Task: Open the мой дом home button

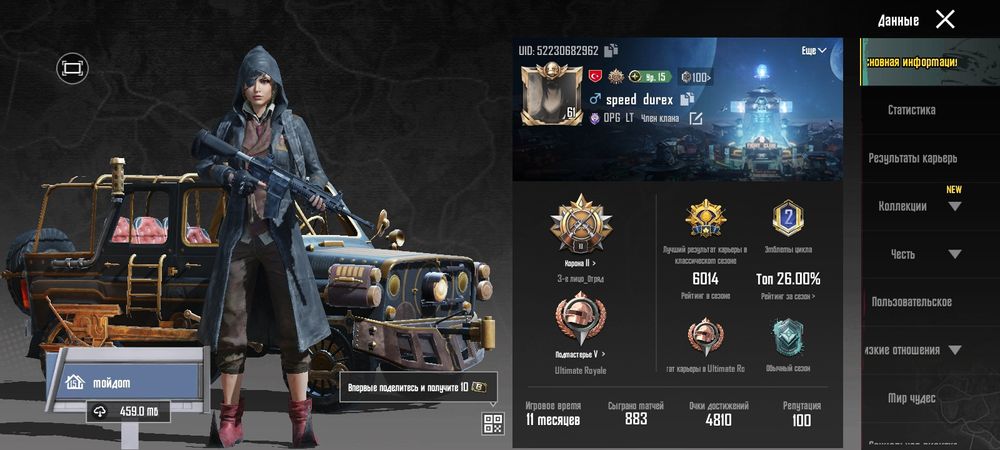Action: click(123, 381)
